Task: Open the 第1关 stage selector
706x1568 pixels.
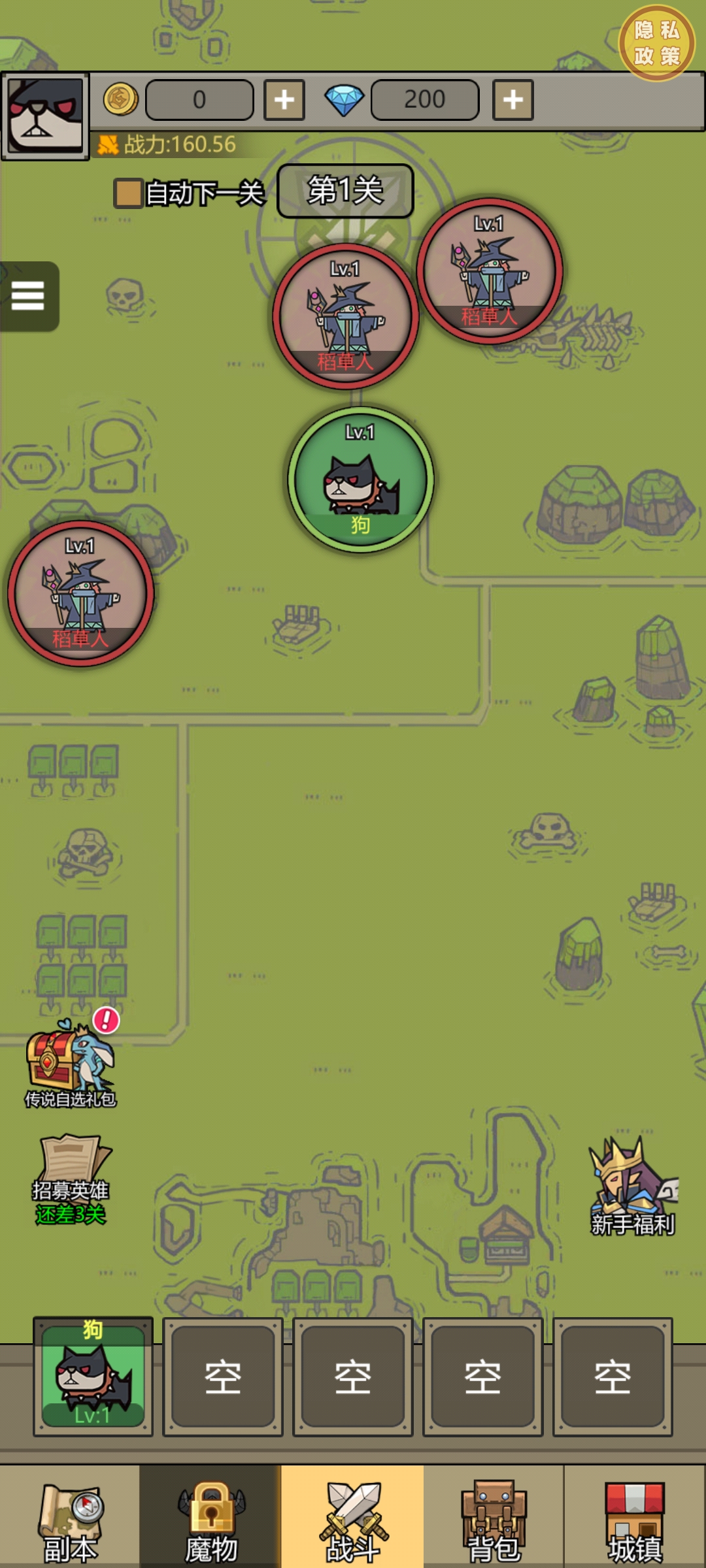Action: click(345, 191)
